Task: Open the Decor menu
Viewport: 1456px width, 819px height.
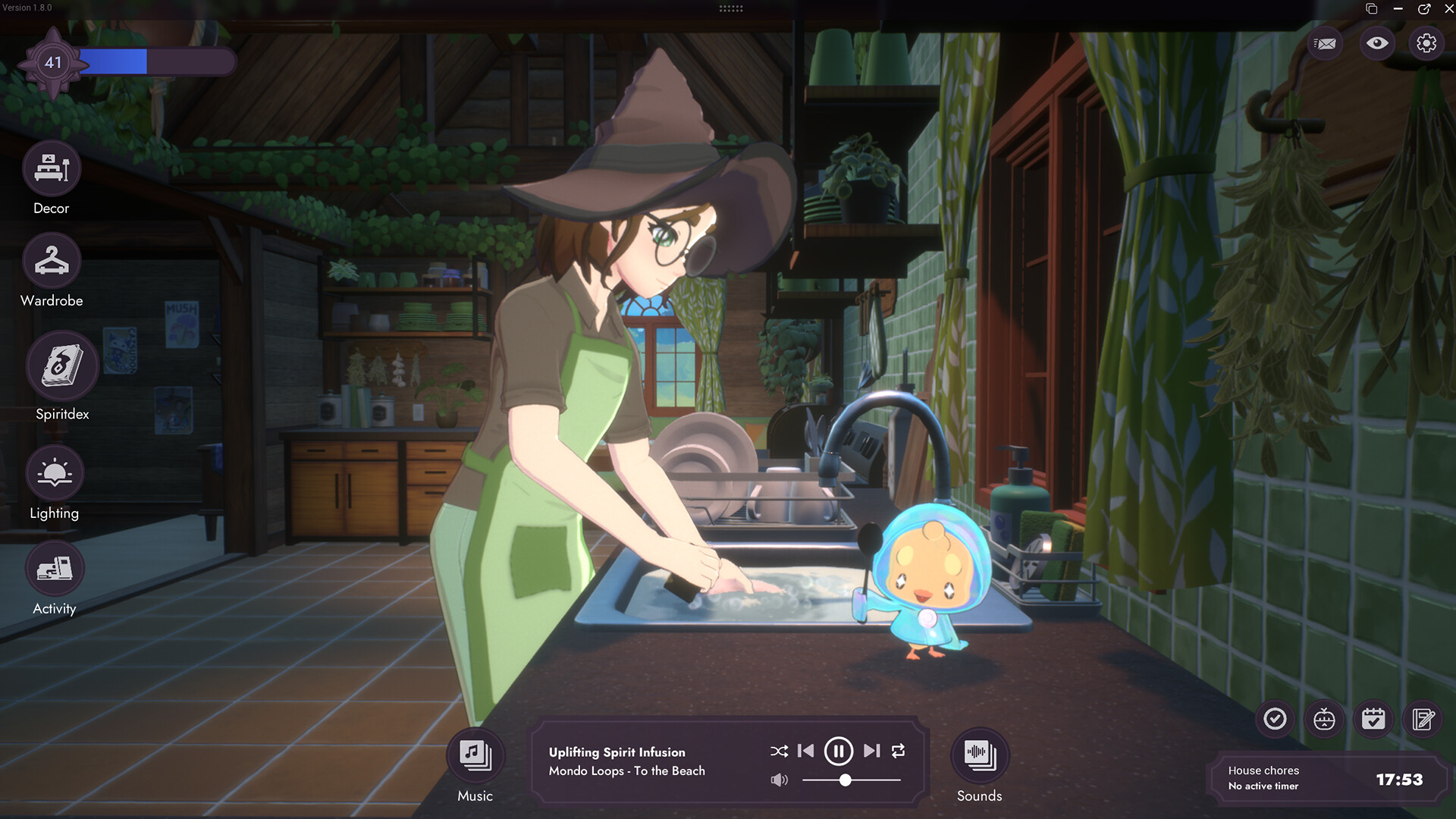Action: (x=52, y=168)
